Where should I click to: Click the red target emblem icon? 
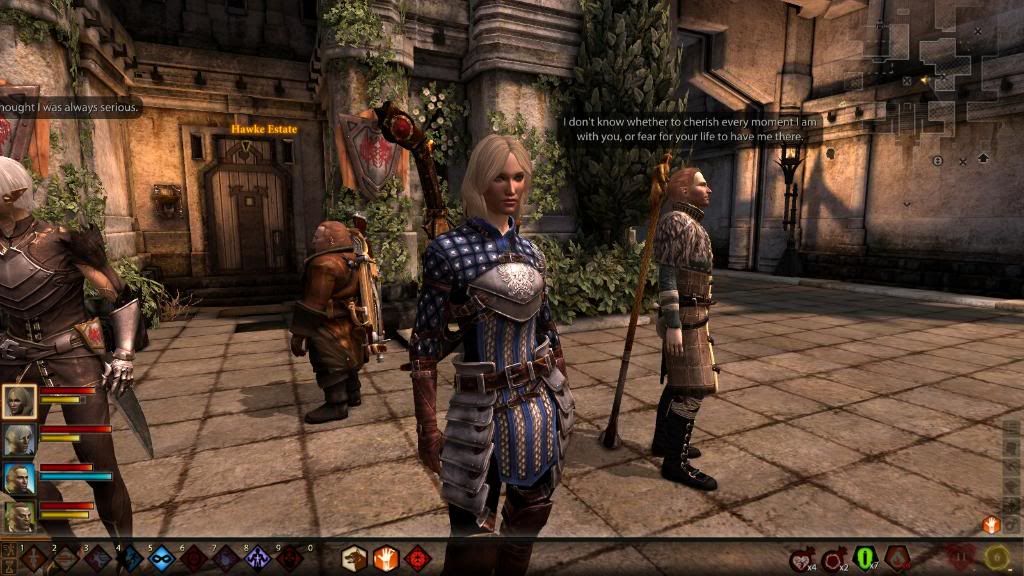418,558
